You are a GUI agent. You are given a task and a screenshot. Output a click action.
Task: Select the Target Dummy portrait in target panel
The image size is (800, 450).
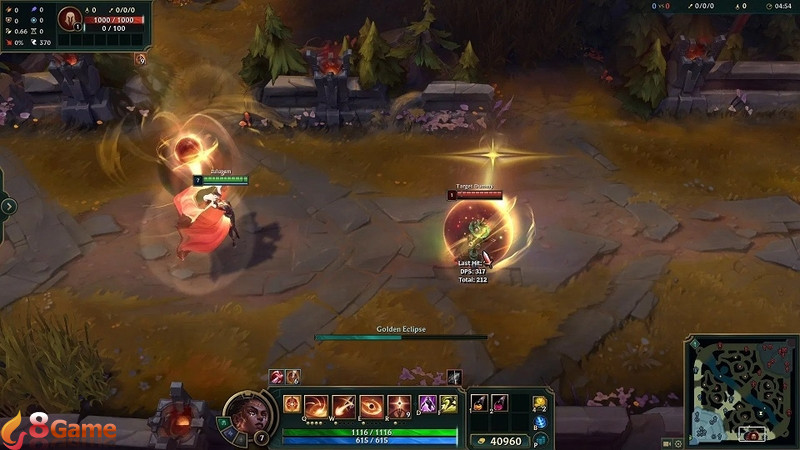(x=70, y=20)
